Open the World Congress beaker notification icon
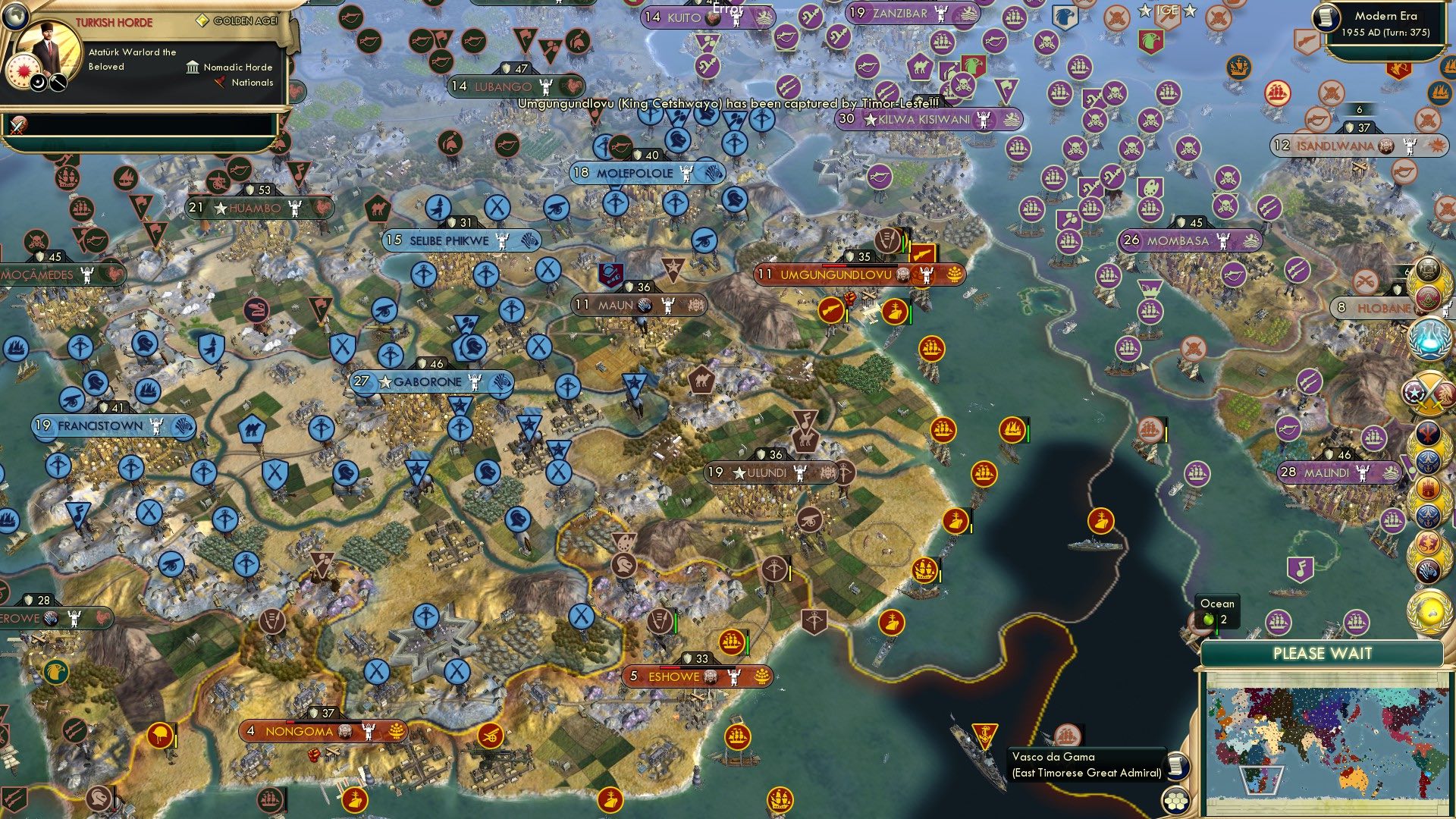Image resolution: width=1456 pixels, height=819 pixels. click(1429, 339)
